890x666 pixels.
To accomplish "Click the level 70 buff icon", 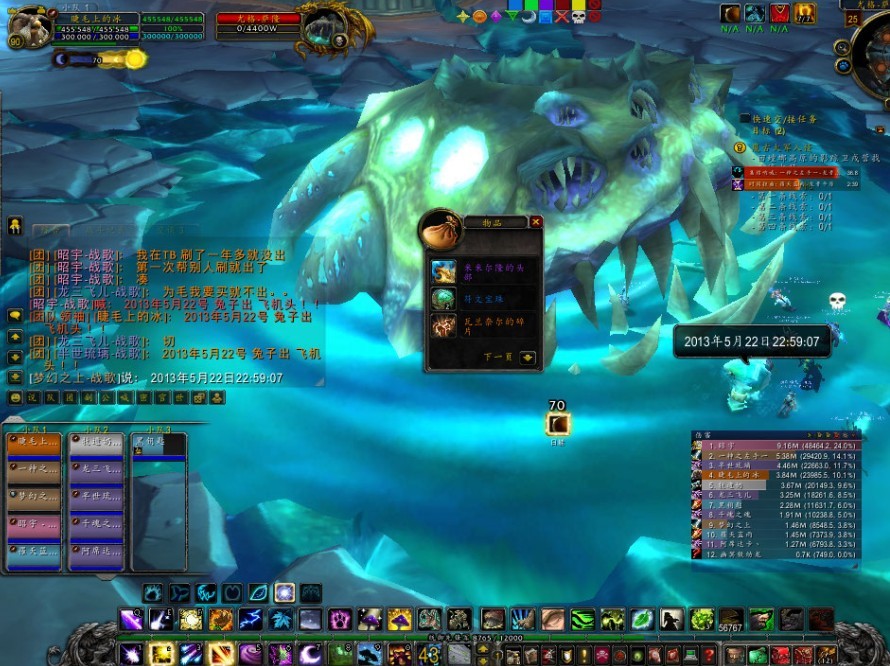I will click(557, 425).
